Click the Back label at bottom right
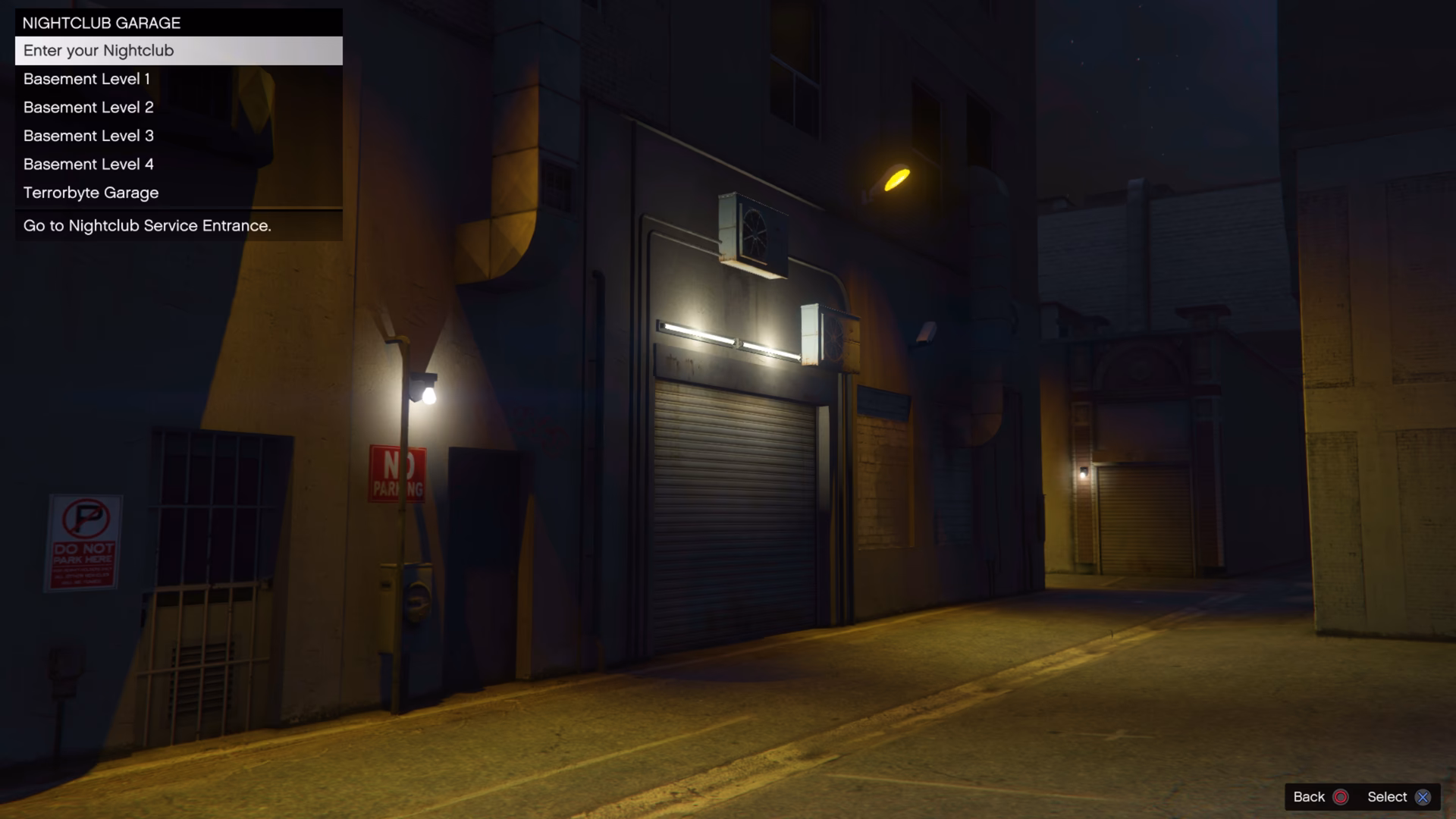Screen dimensions: 1456x819 pyautogui.click(x=1310, y=796)
